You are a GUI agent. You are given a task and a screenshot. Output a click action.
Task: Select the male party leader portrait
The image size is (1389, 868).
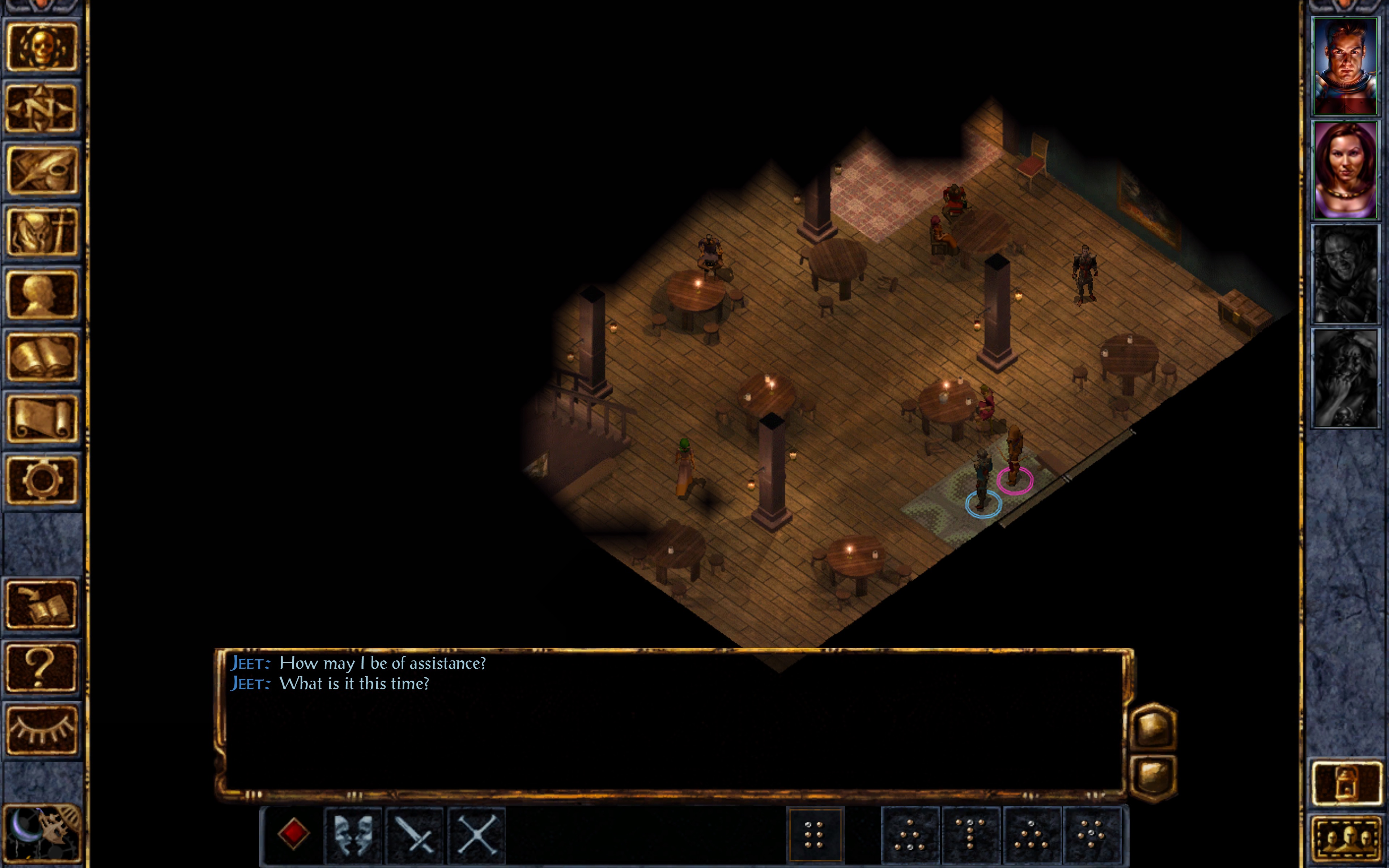(x=1345, y=66)
